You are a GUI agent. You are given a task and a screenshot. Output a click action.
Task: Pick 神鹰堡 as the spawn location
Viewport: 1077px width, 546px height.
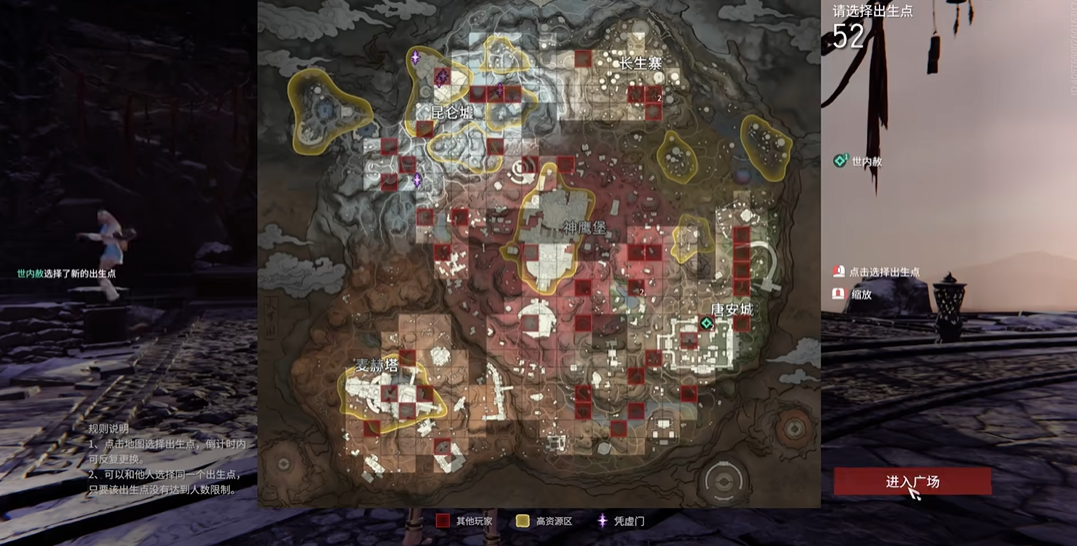[584, 227]
